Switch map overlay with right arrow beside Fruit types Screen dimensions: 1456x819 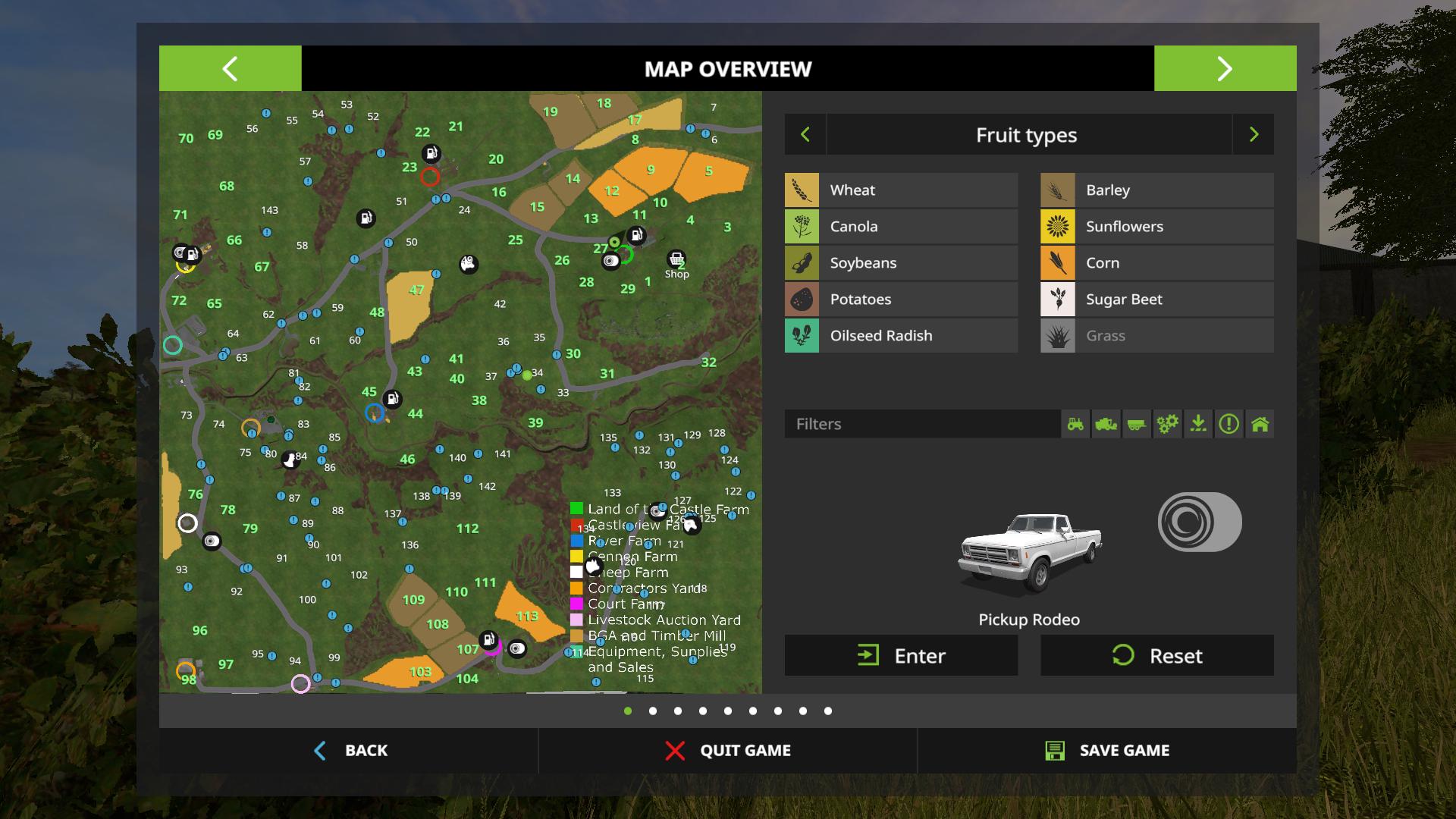pos(1254,135)
